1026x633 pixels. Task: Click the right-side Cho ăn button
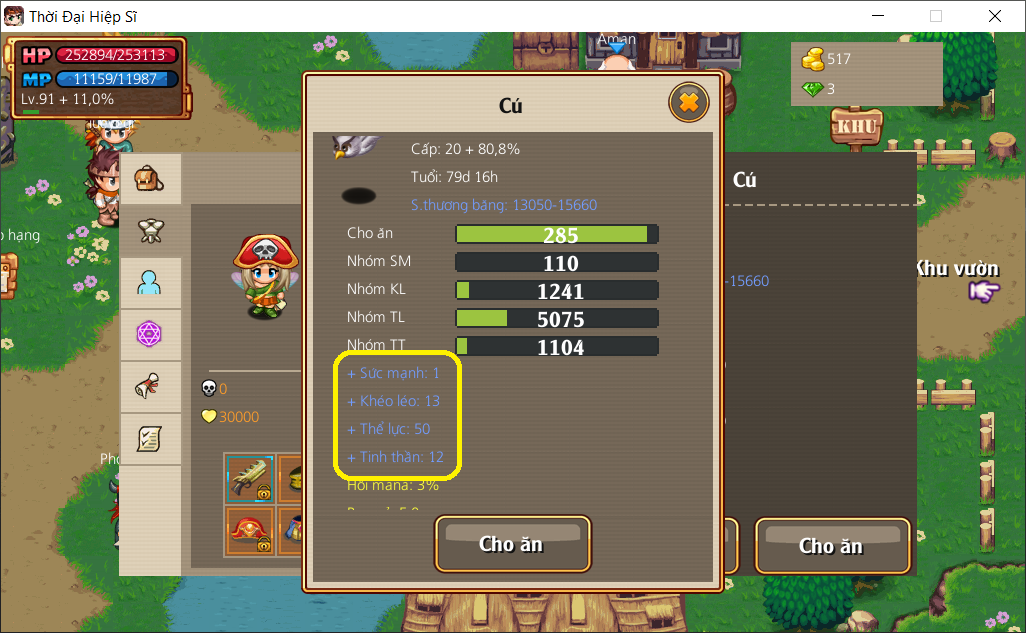(x=832, y=546)
